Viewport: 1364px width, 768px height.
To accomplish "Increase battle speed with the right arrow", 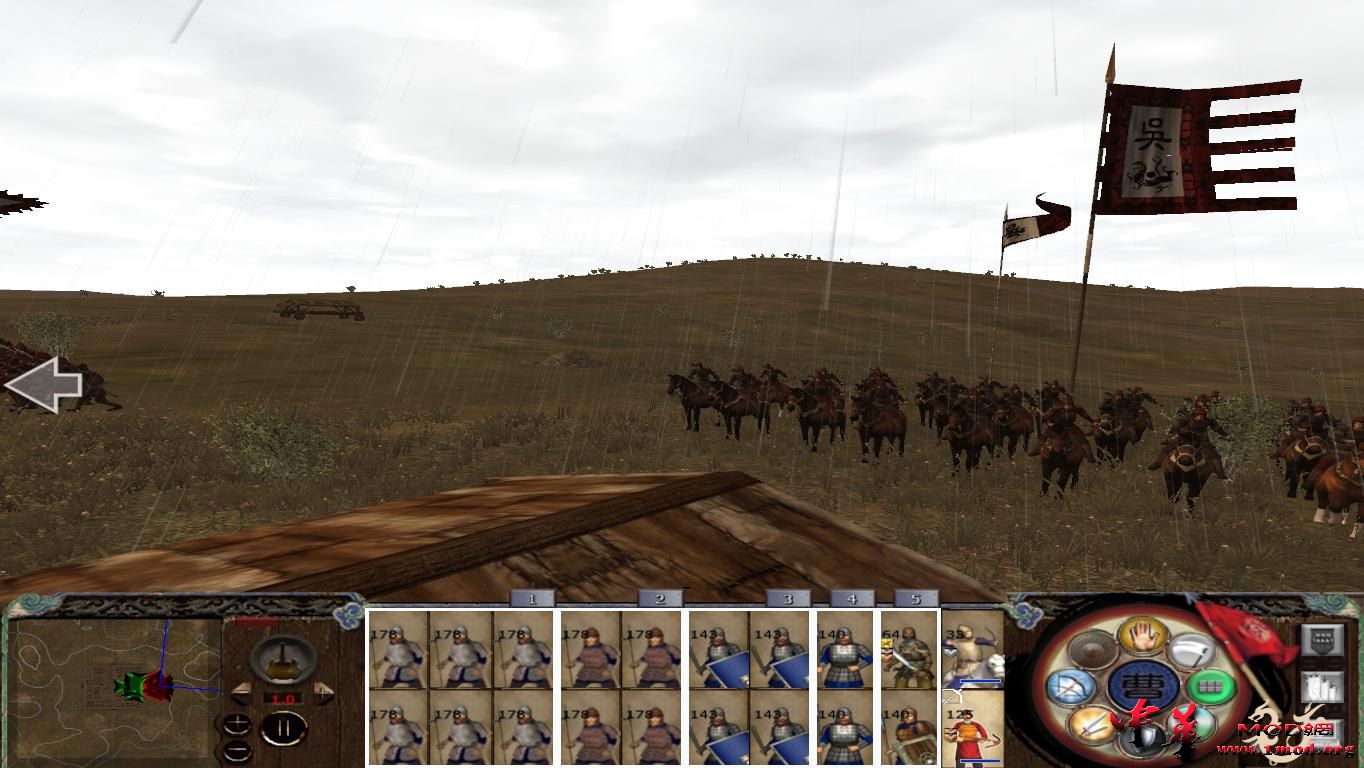I will (x=322, y=691).
